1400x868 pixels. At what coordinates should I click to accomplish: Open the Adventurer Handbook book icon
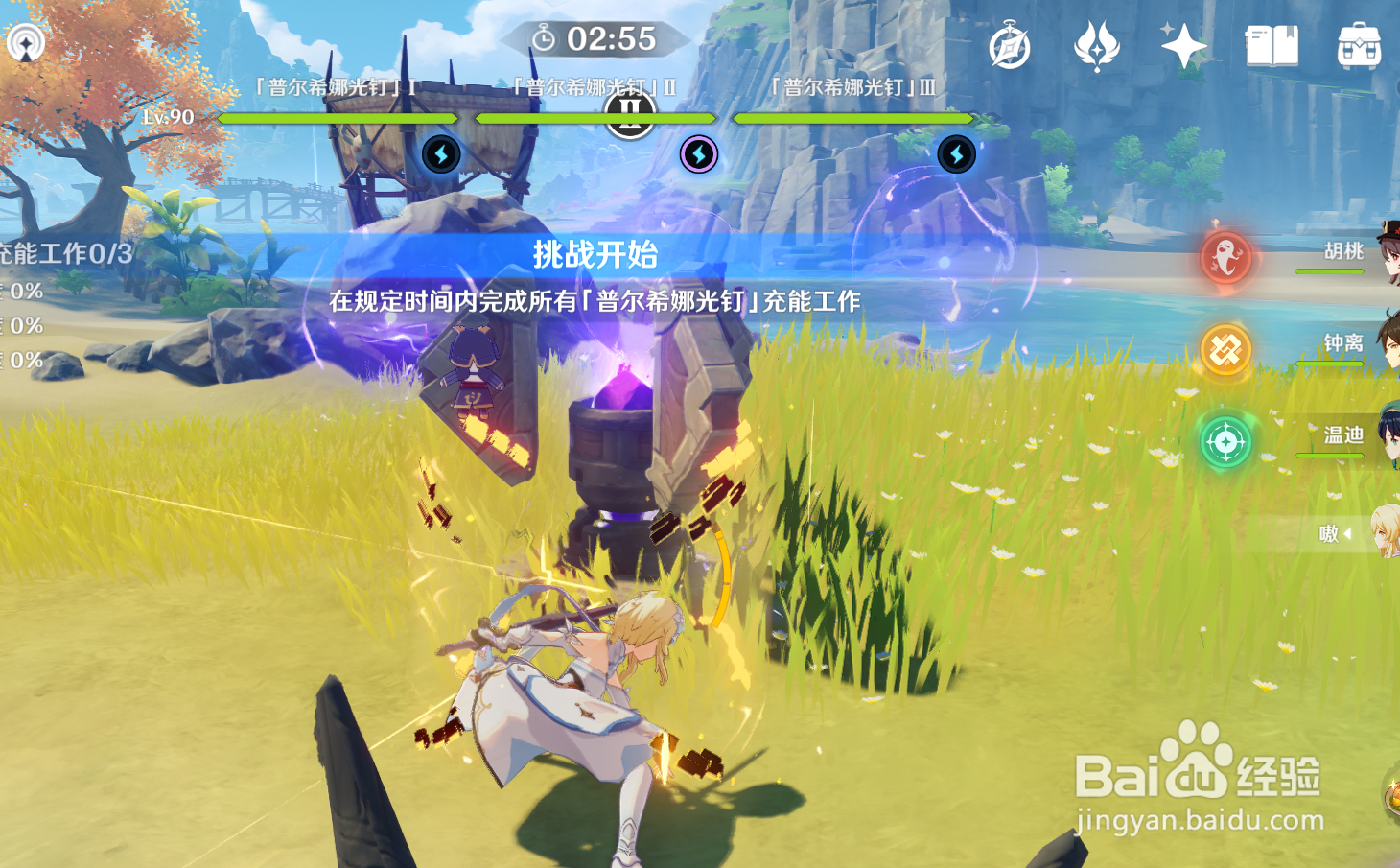(x=1270, y=43)
